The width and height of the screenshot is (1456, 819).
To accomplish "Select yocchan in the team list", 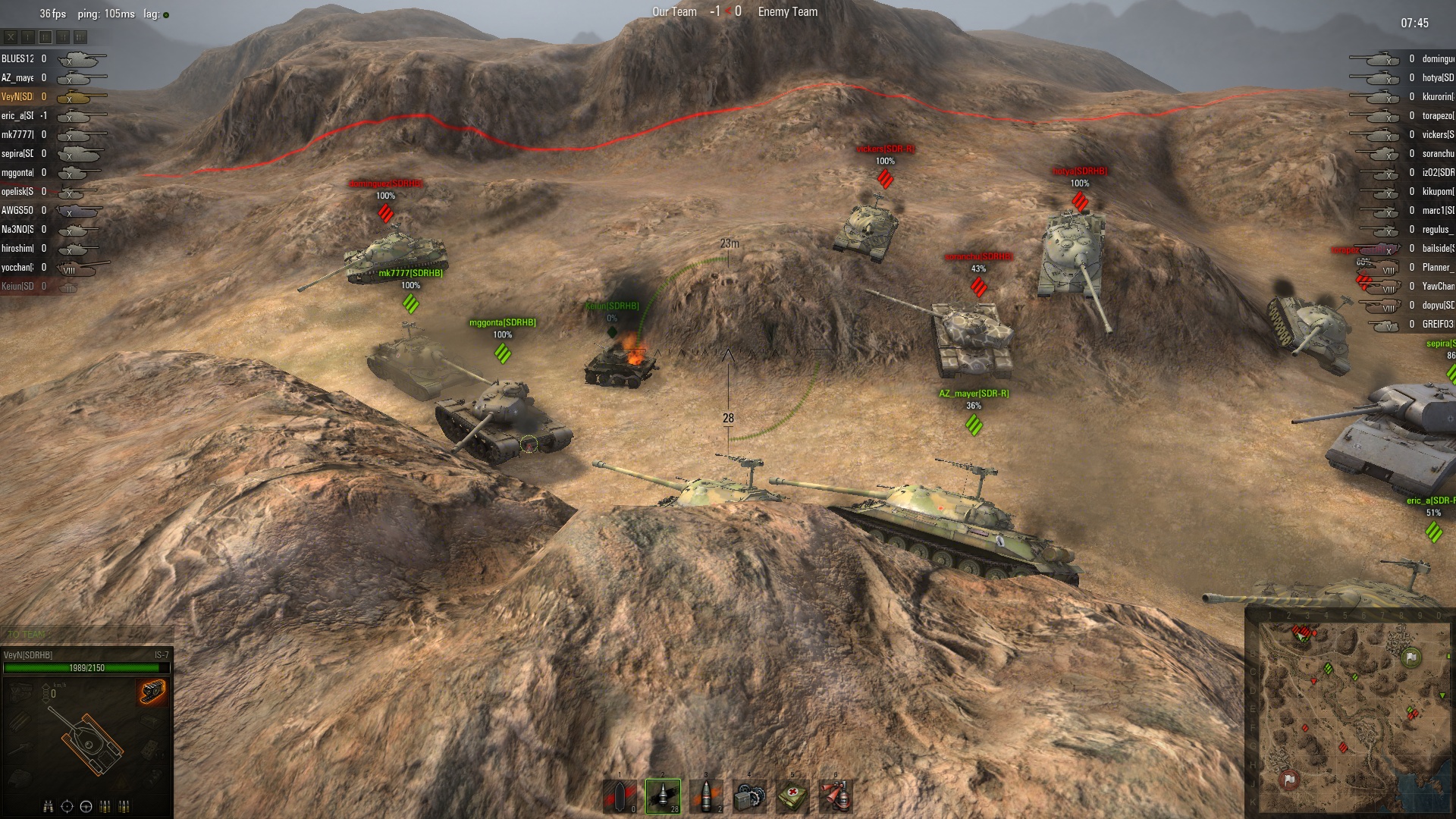I will point(18,267).
